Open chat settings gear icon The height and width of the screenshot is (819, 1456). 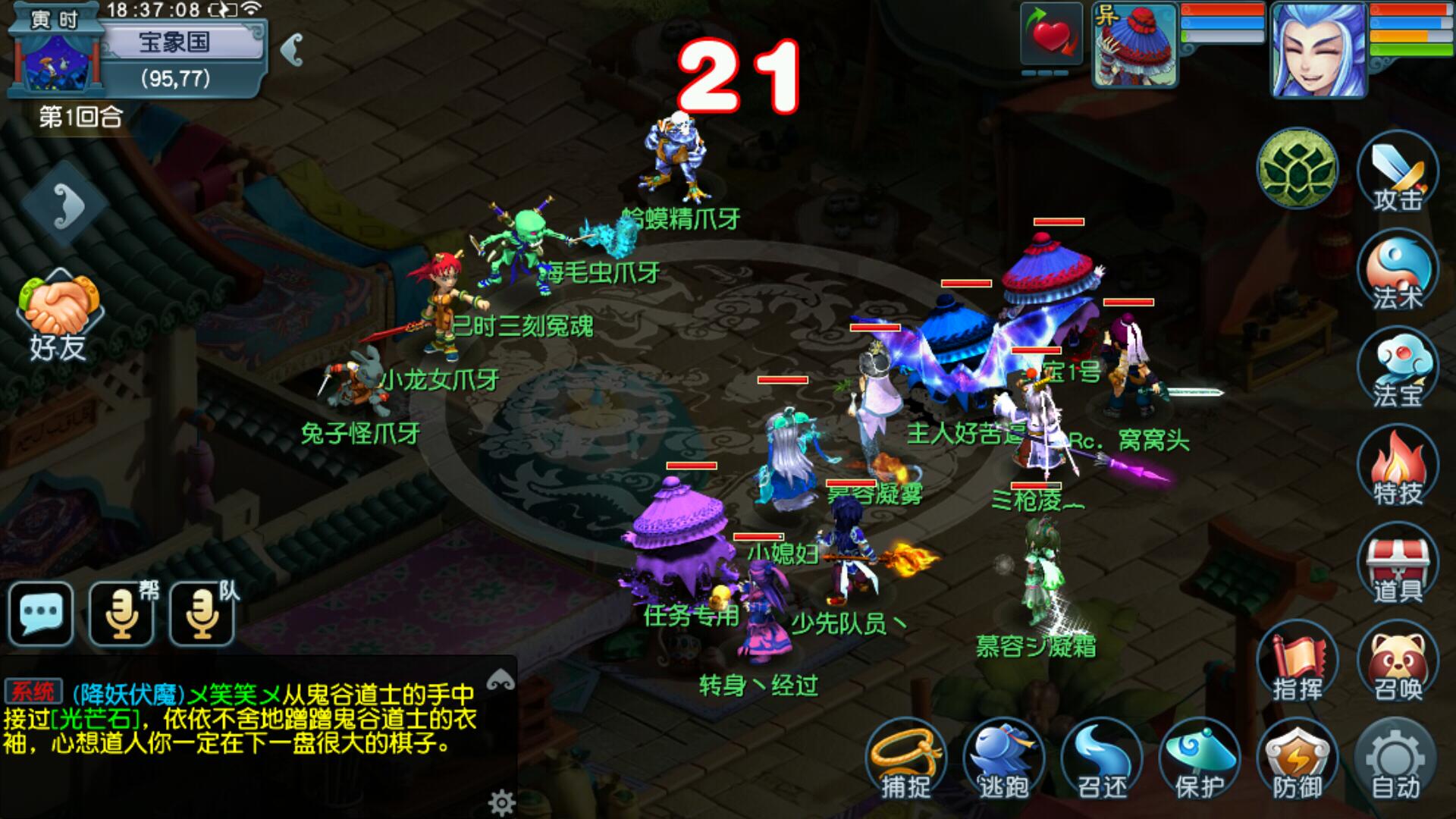[501, 802]
